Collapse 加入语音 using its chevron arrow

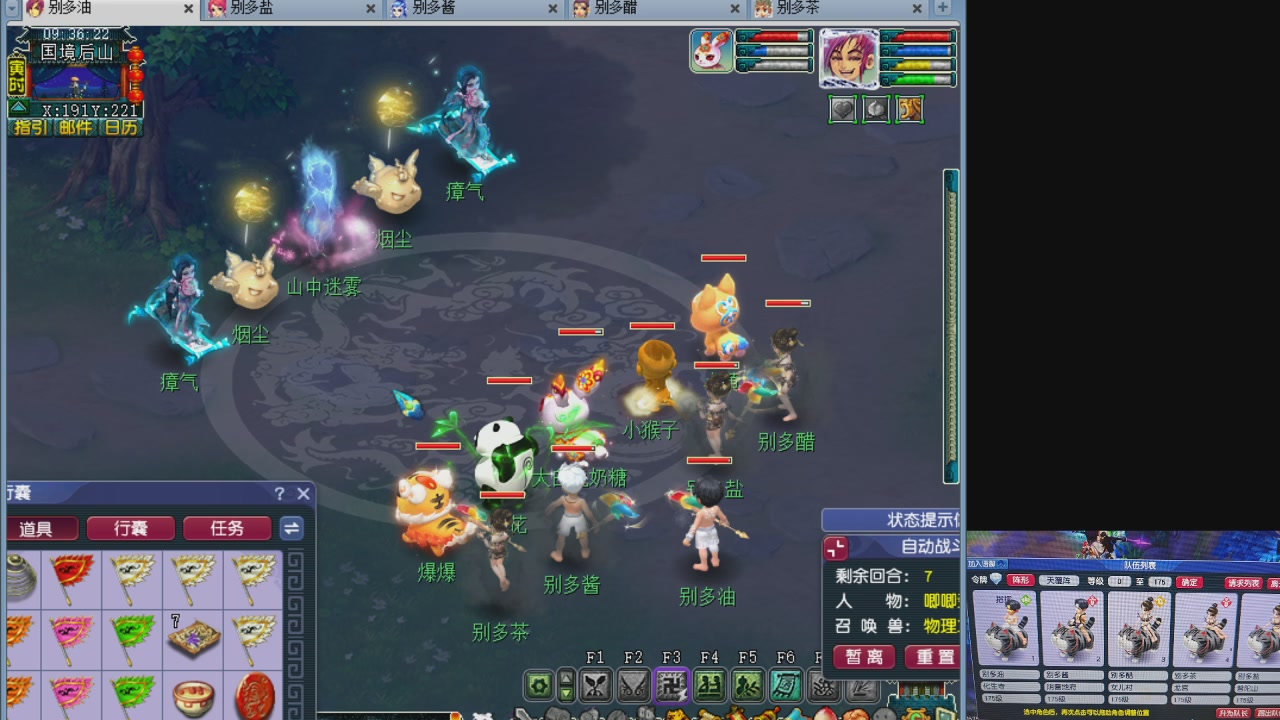1000,564
